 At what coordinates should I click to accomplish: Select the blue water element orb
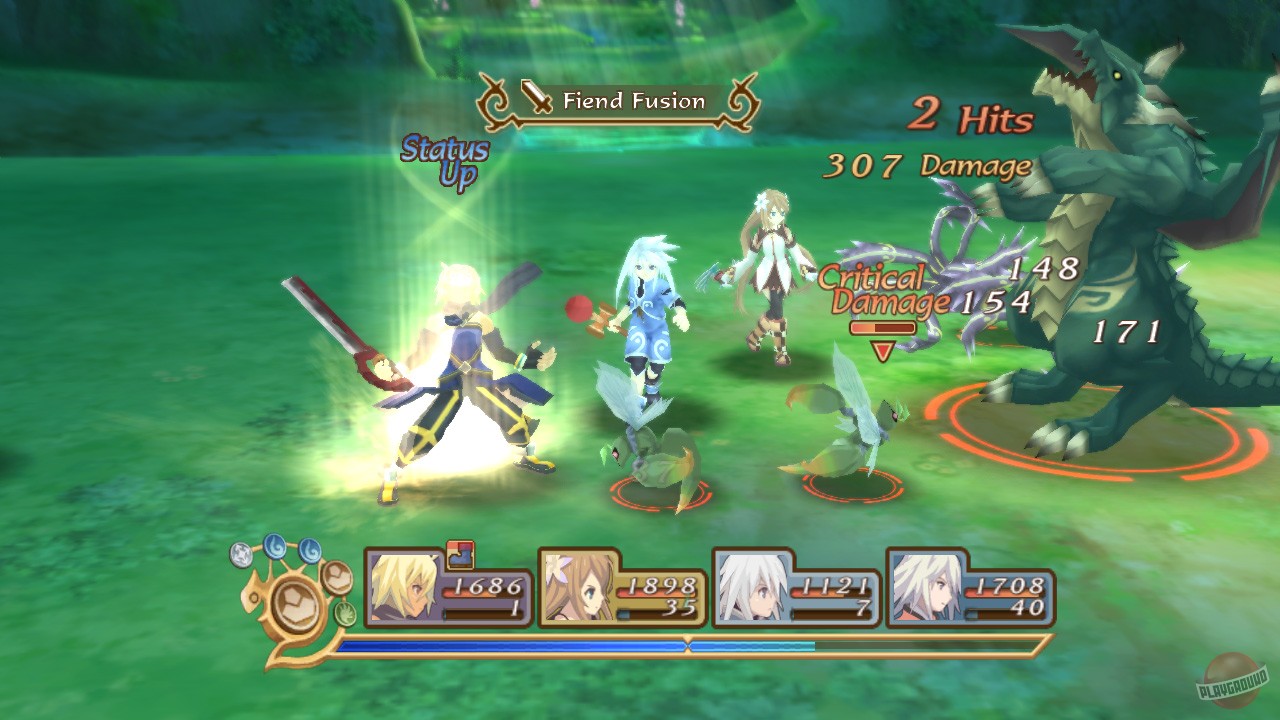point(274,547)
